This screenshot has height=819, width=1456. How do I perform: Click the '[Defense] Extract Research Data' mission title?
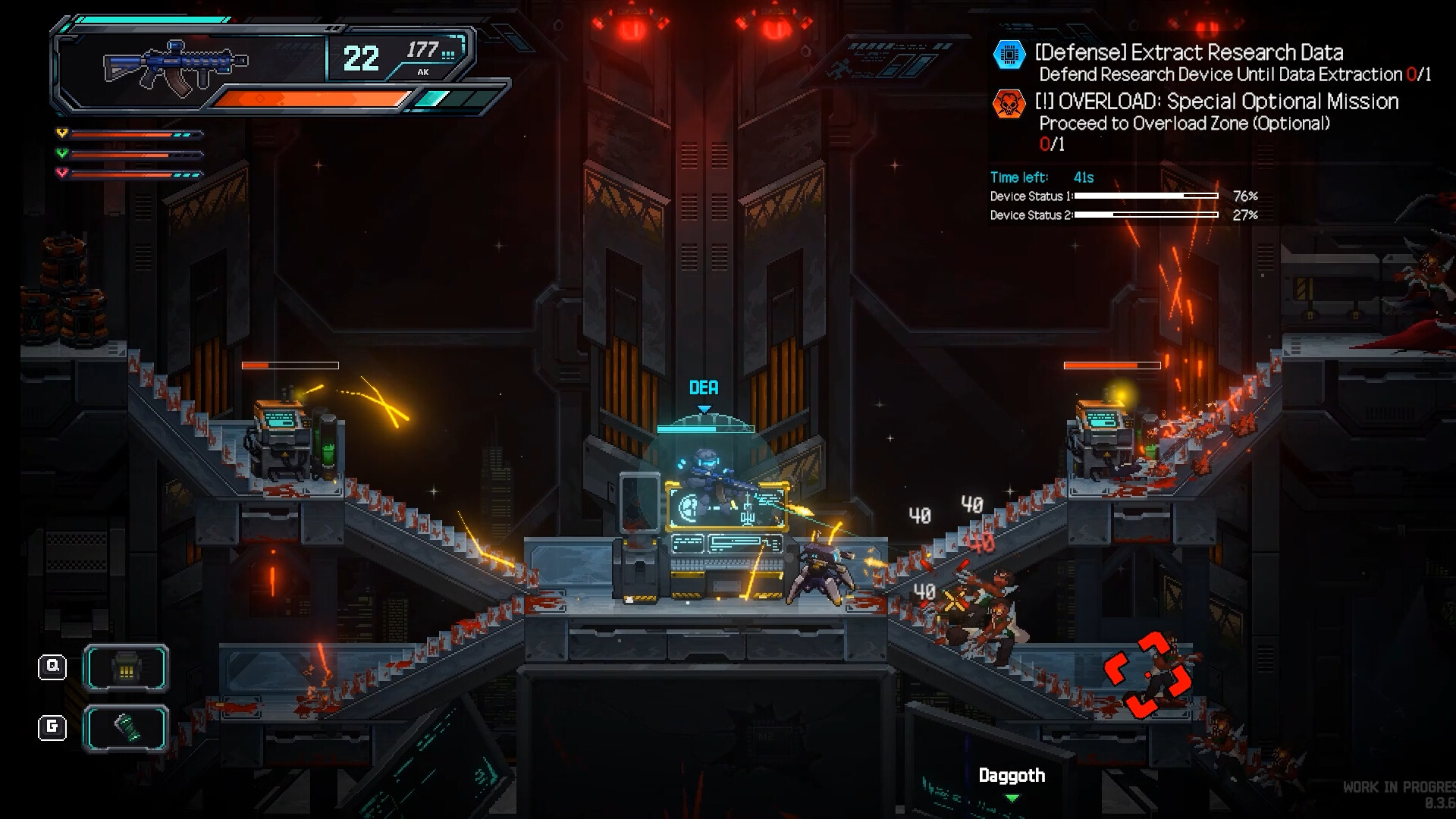[1188, 53]
